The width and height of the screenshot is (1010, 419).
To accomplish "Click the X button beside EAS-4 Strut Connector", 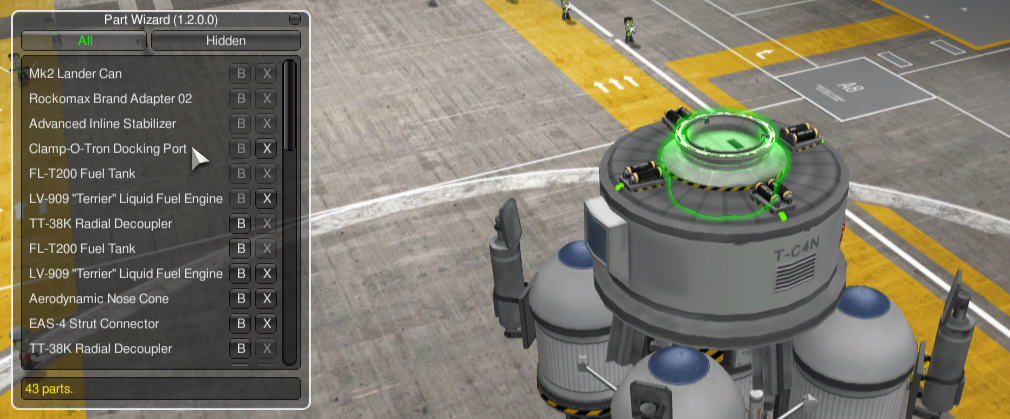I will coord(266,324).
